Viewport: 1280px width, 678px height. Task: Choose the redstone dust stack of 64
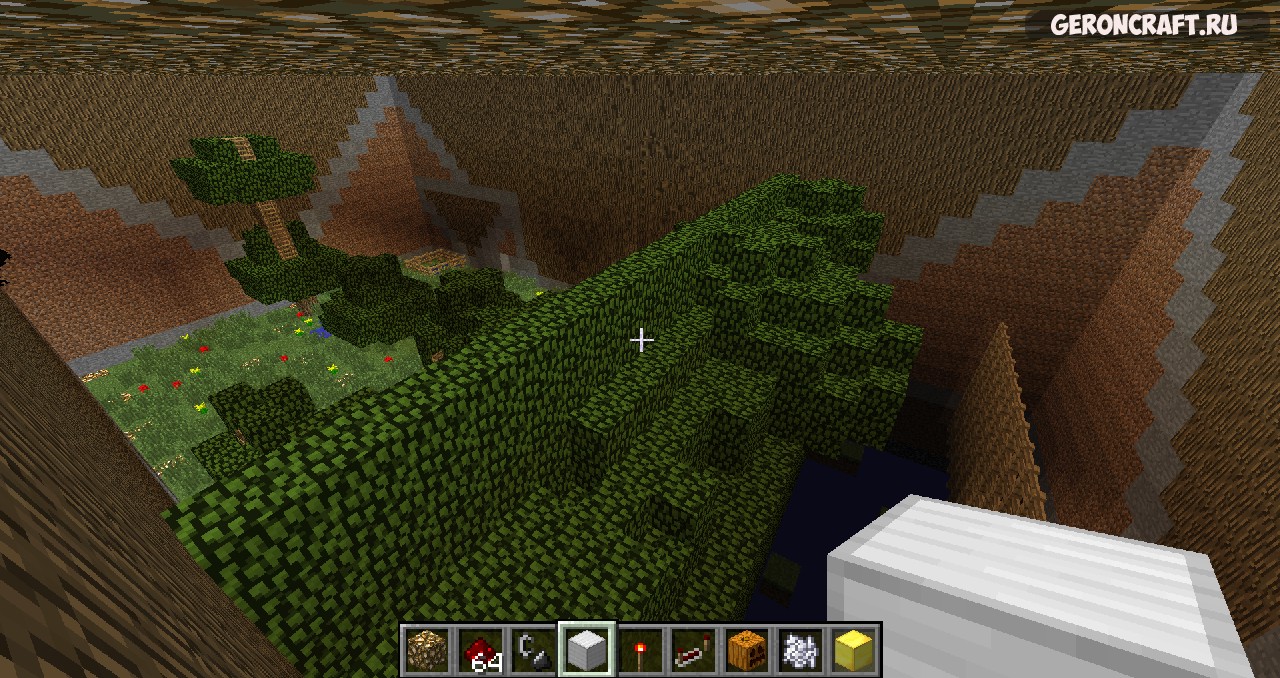[480, 650]
